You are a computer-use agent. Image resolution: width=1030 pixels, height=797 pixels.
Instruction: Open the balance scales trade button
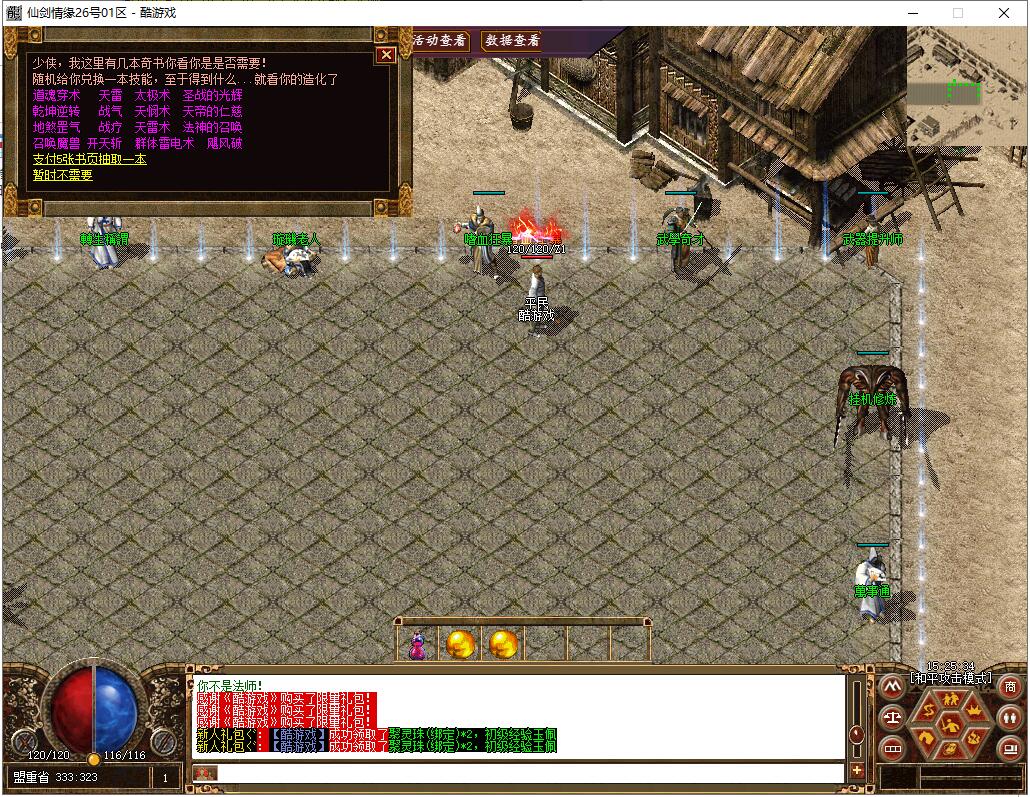(x=890, y=717)
